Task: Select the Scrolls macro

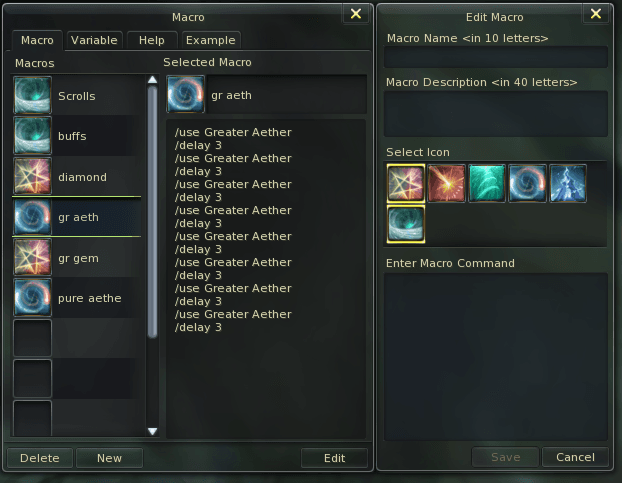Action: click(76, 96)
